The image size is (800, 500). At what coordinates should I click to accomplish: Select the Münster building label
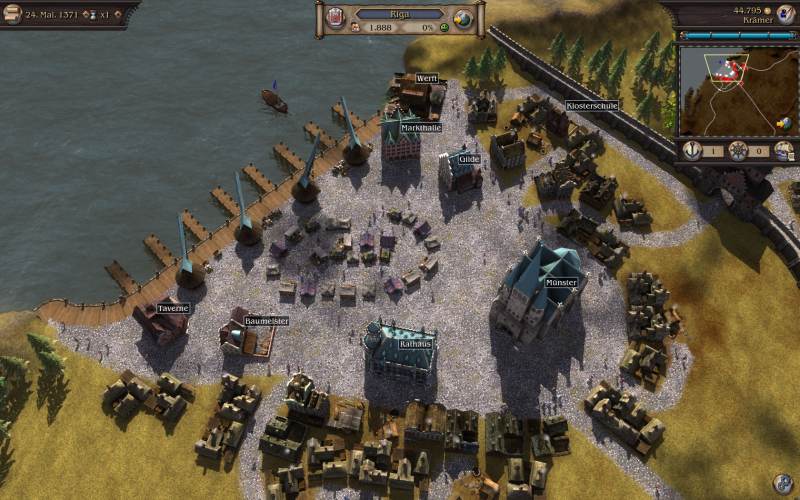click(561, 284)
